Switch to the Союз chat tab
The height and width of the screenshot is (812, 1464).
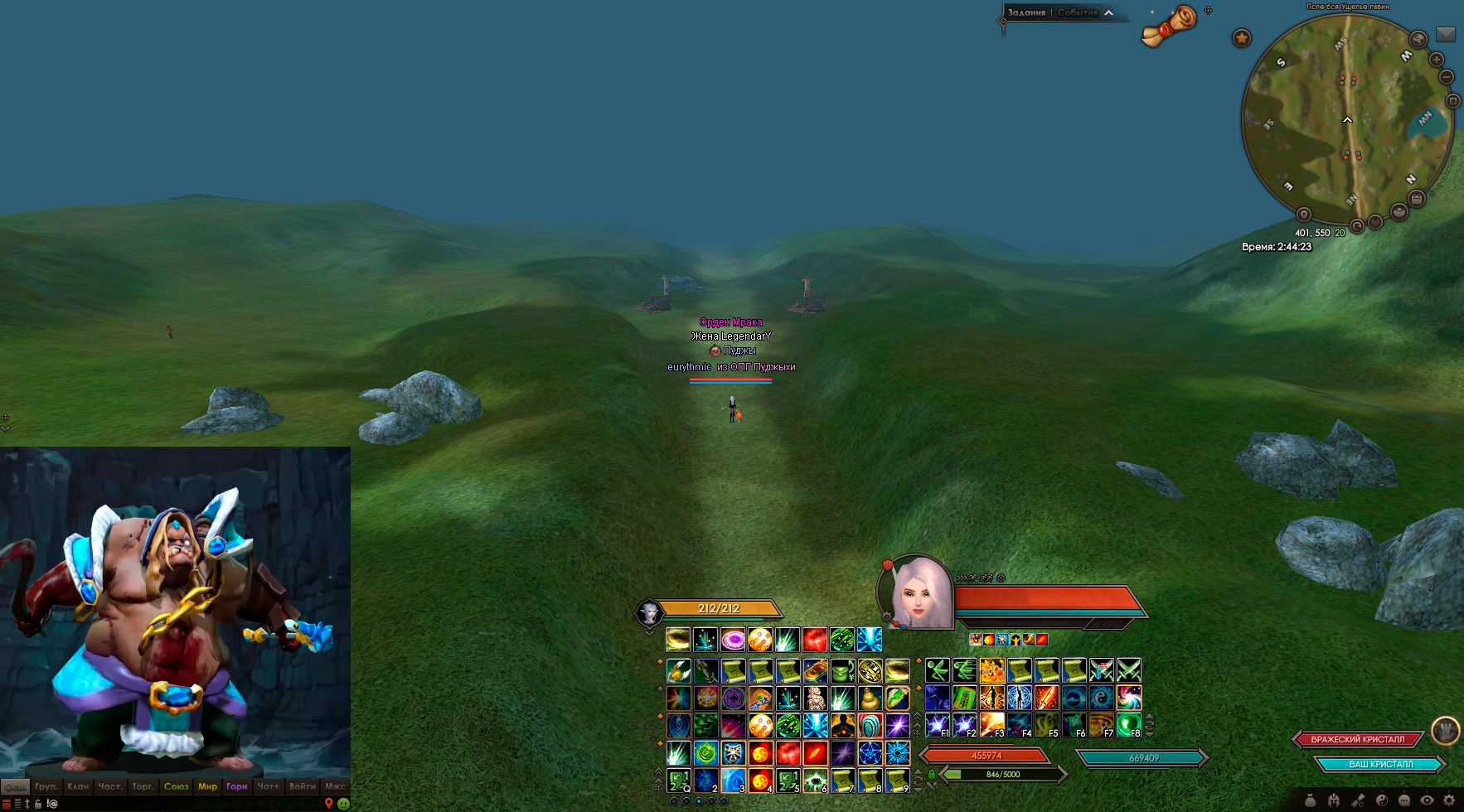coord(176,786)
